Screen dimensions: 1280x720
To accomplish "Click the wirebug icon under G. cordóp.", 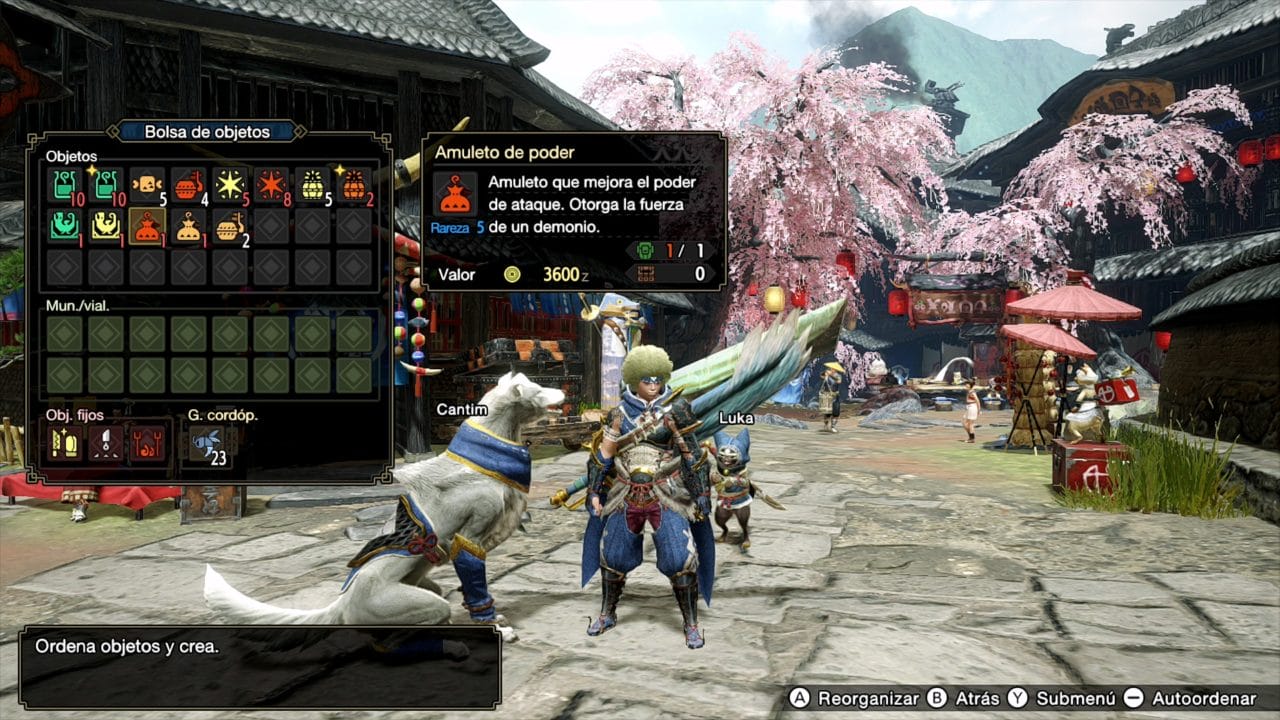I will 206,443.
